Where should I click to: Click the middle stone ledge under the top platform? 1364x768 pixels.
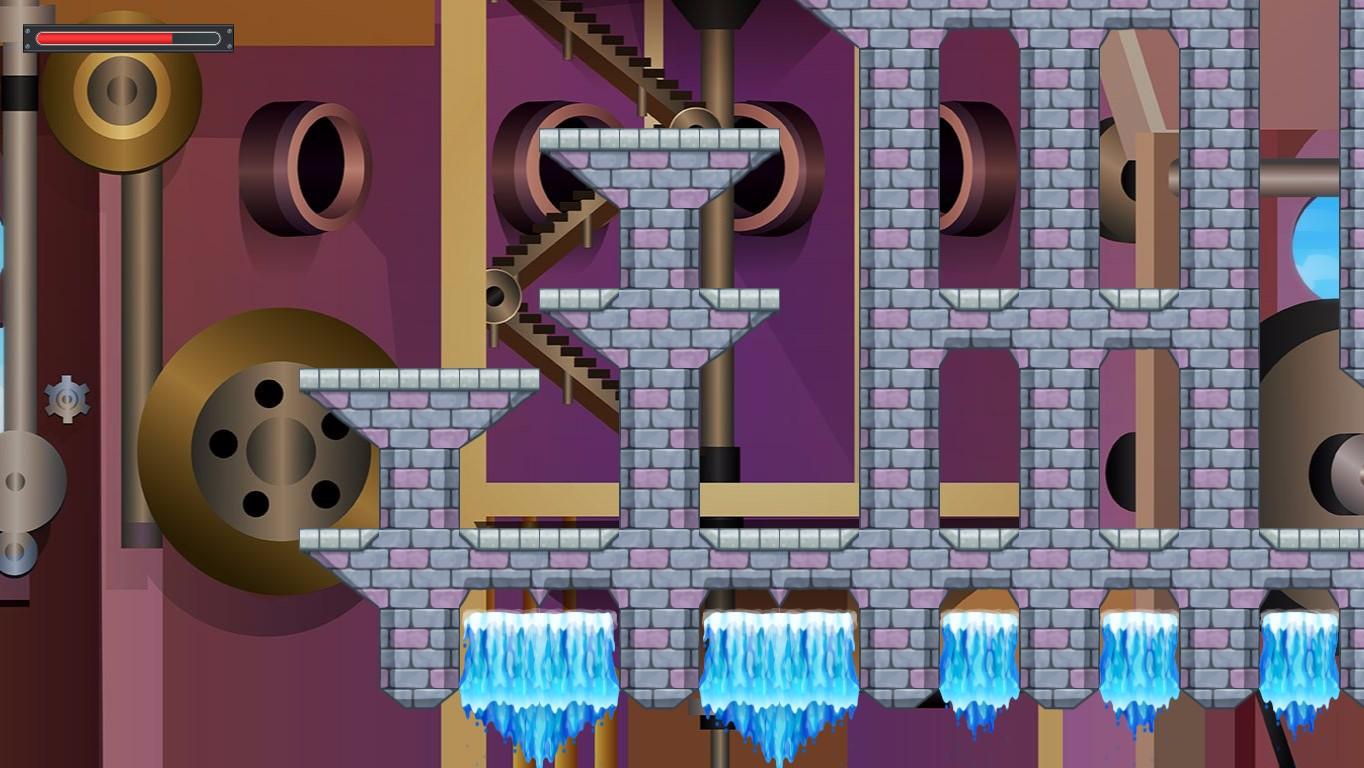660,297
